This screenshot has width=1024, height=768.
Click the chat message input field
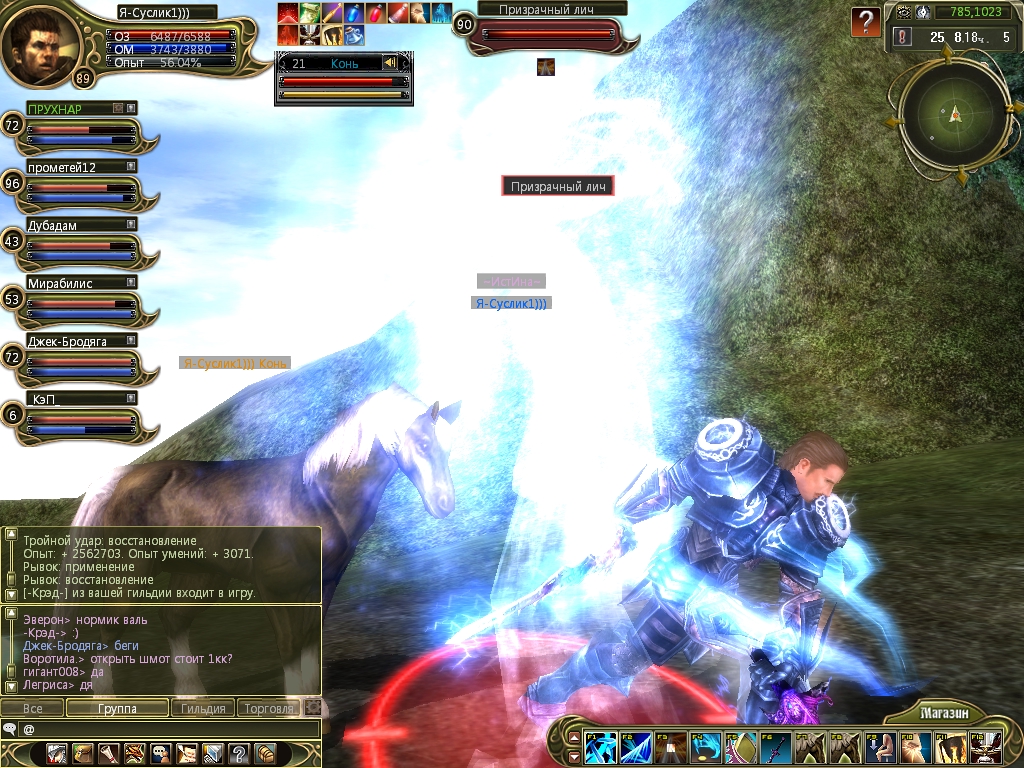(170, 729)
